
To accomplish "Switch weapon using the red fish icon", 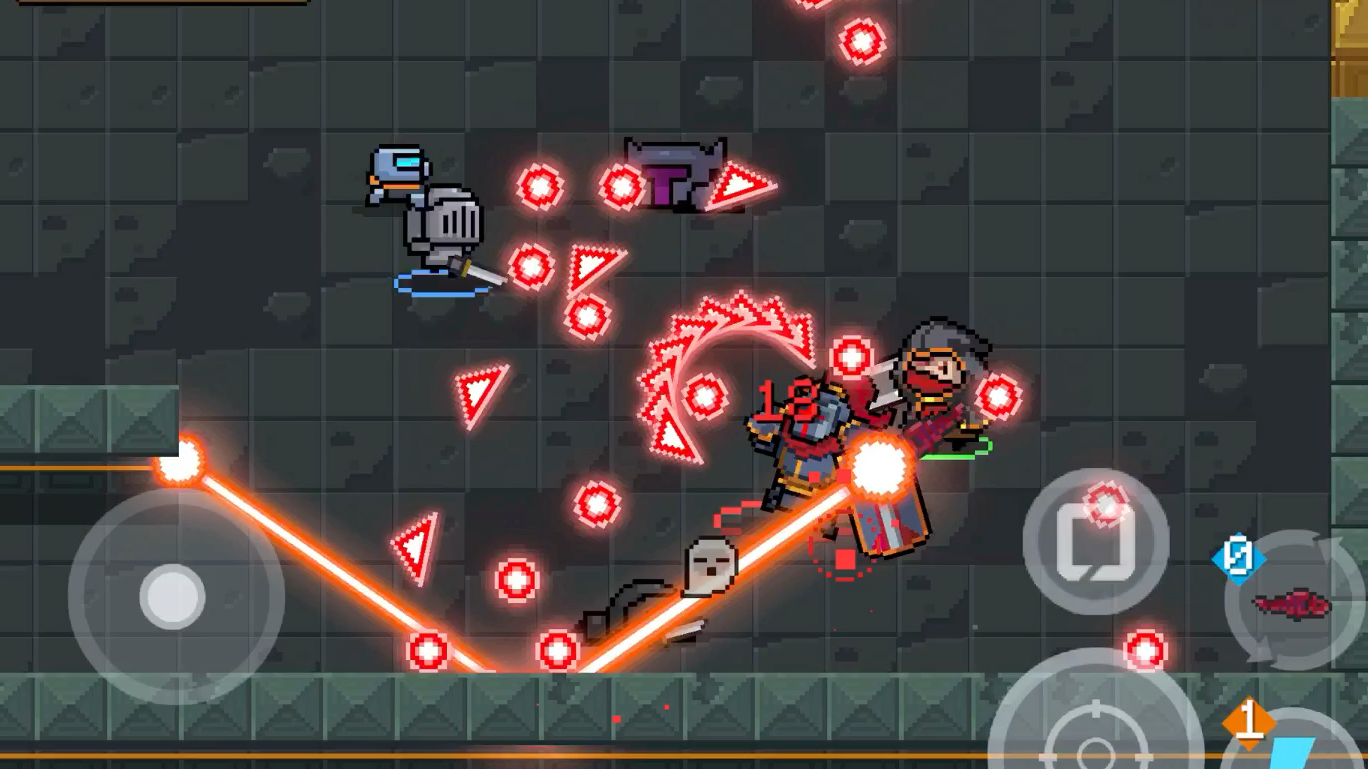I will 1293,603.
